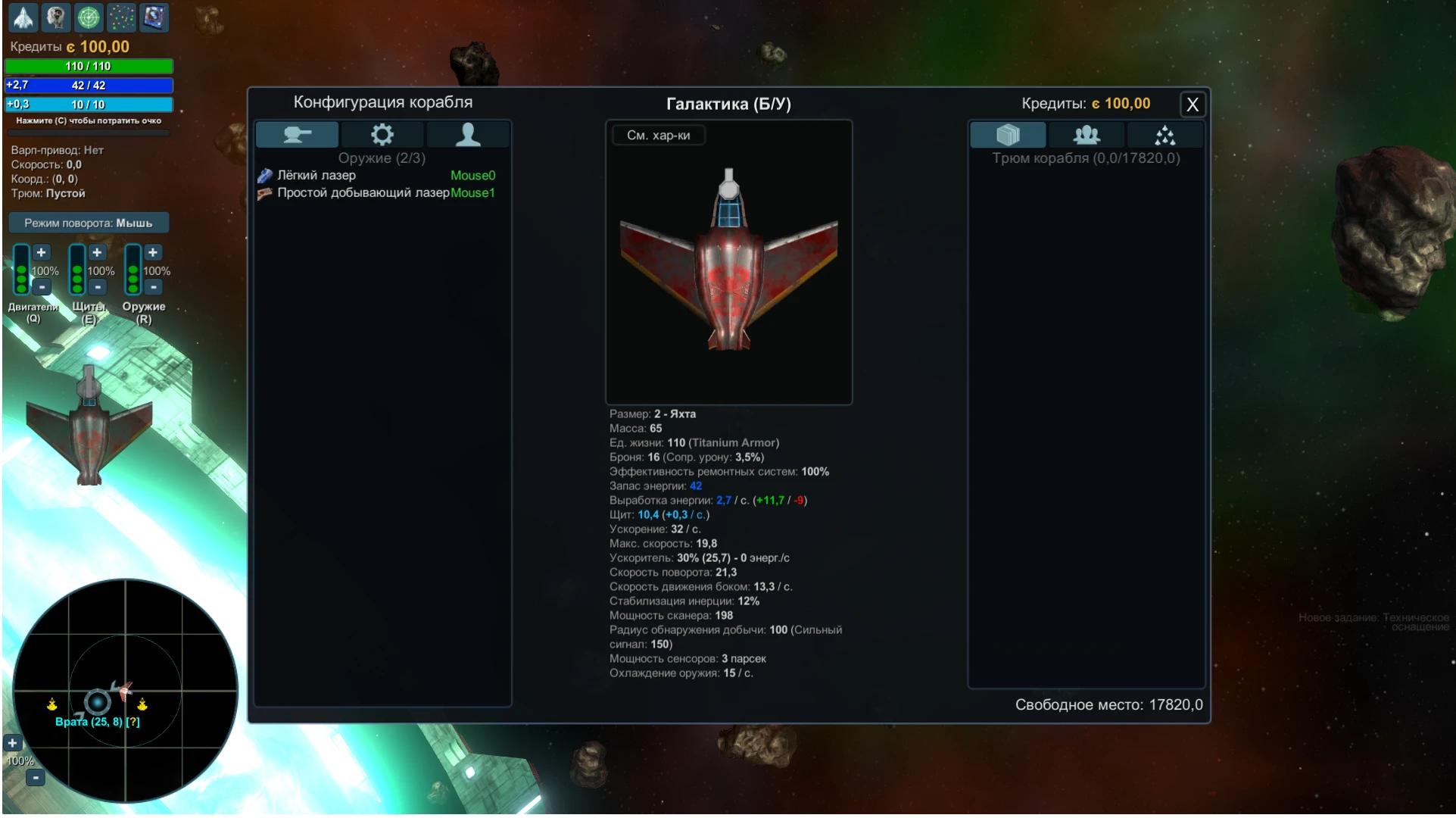Select the console panel icon in top toolbar
Screen dimensions: 1456x818
point(154,17)
